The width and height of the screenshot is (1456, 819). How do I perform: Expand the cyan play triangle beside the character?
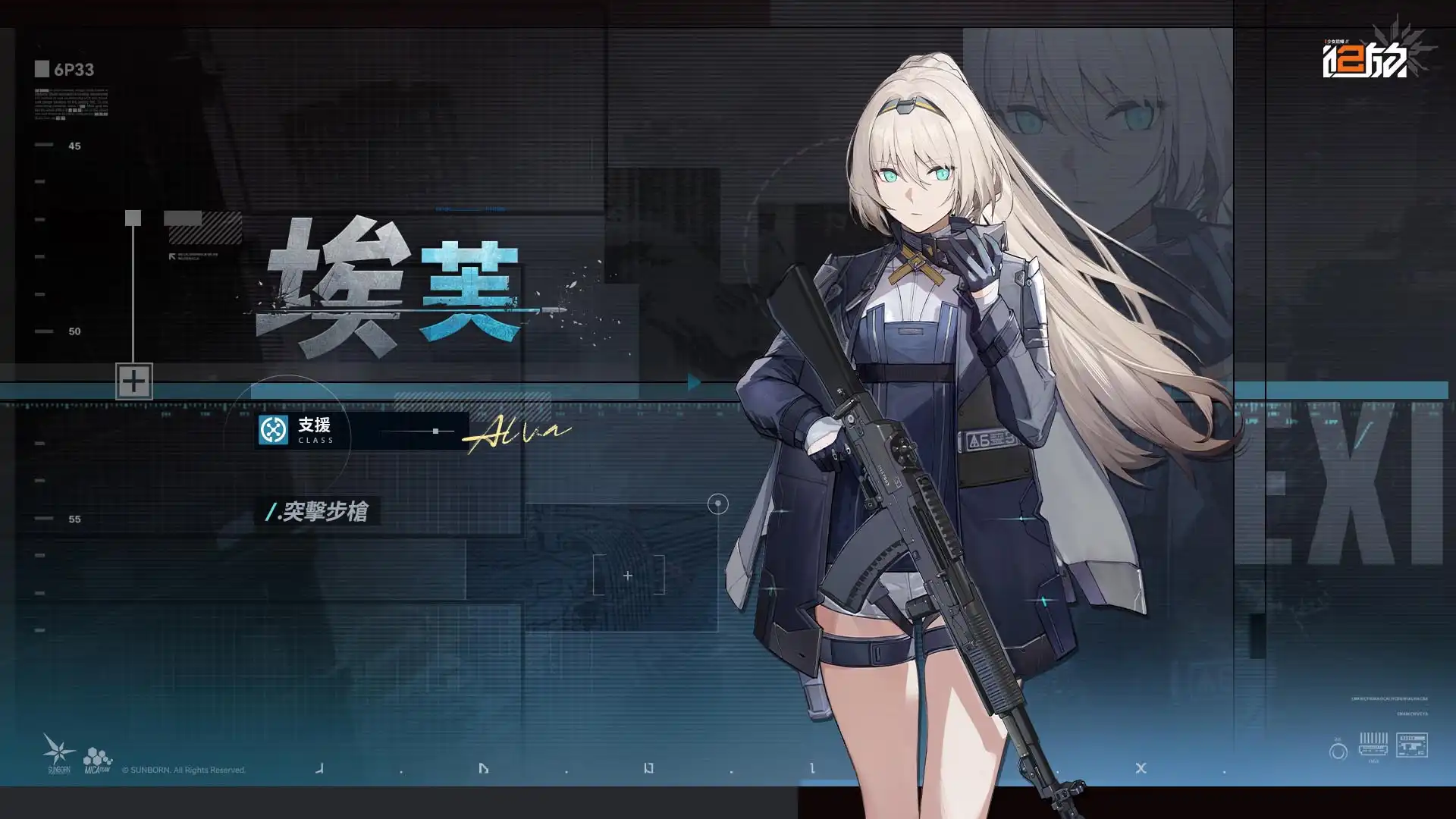[x=692, y=383]
